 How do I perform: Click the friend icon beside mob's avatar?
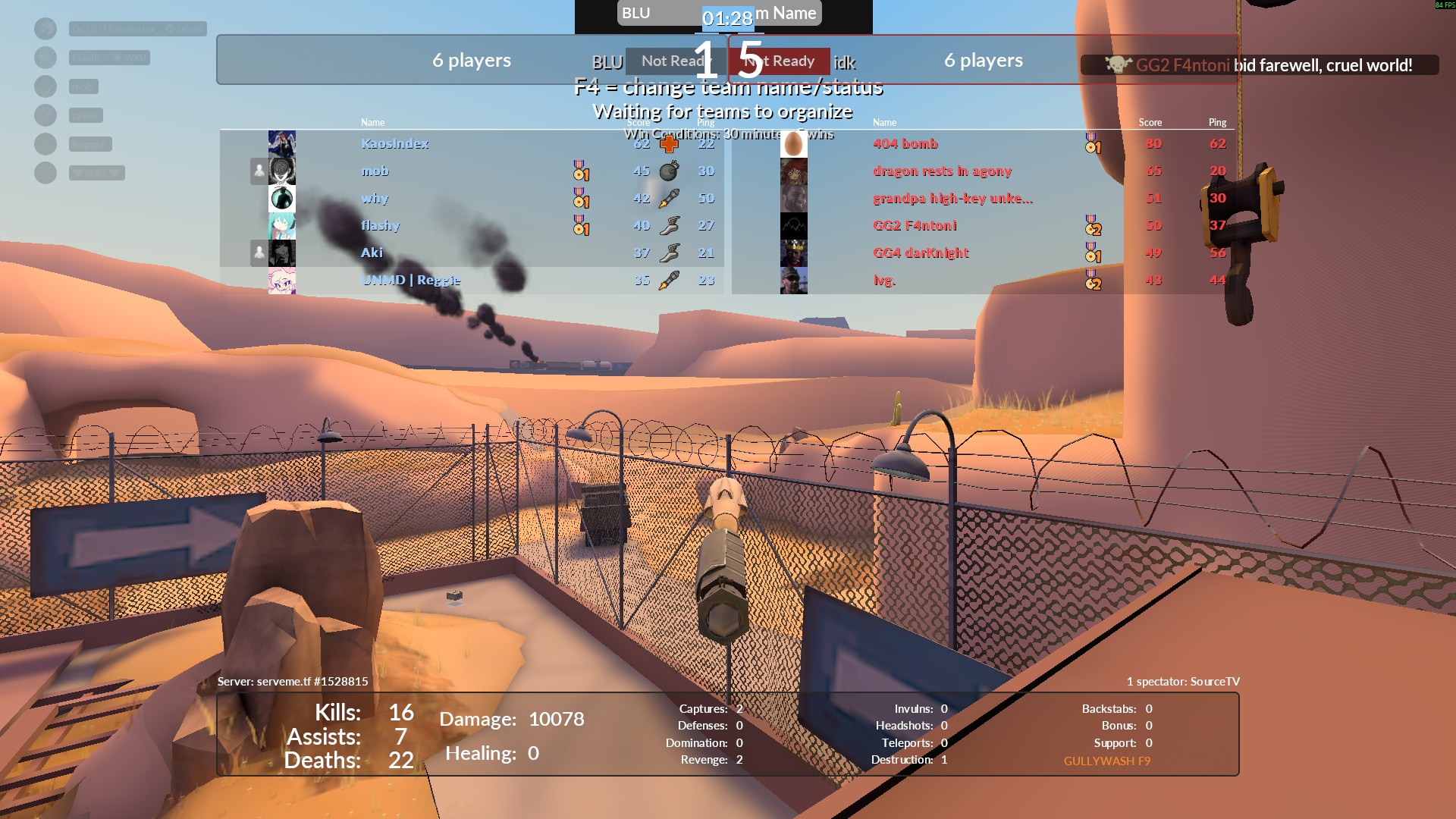259,171
